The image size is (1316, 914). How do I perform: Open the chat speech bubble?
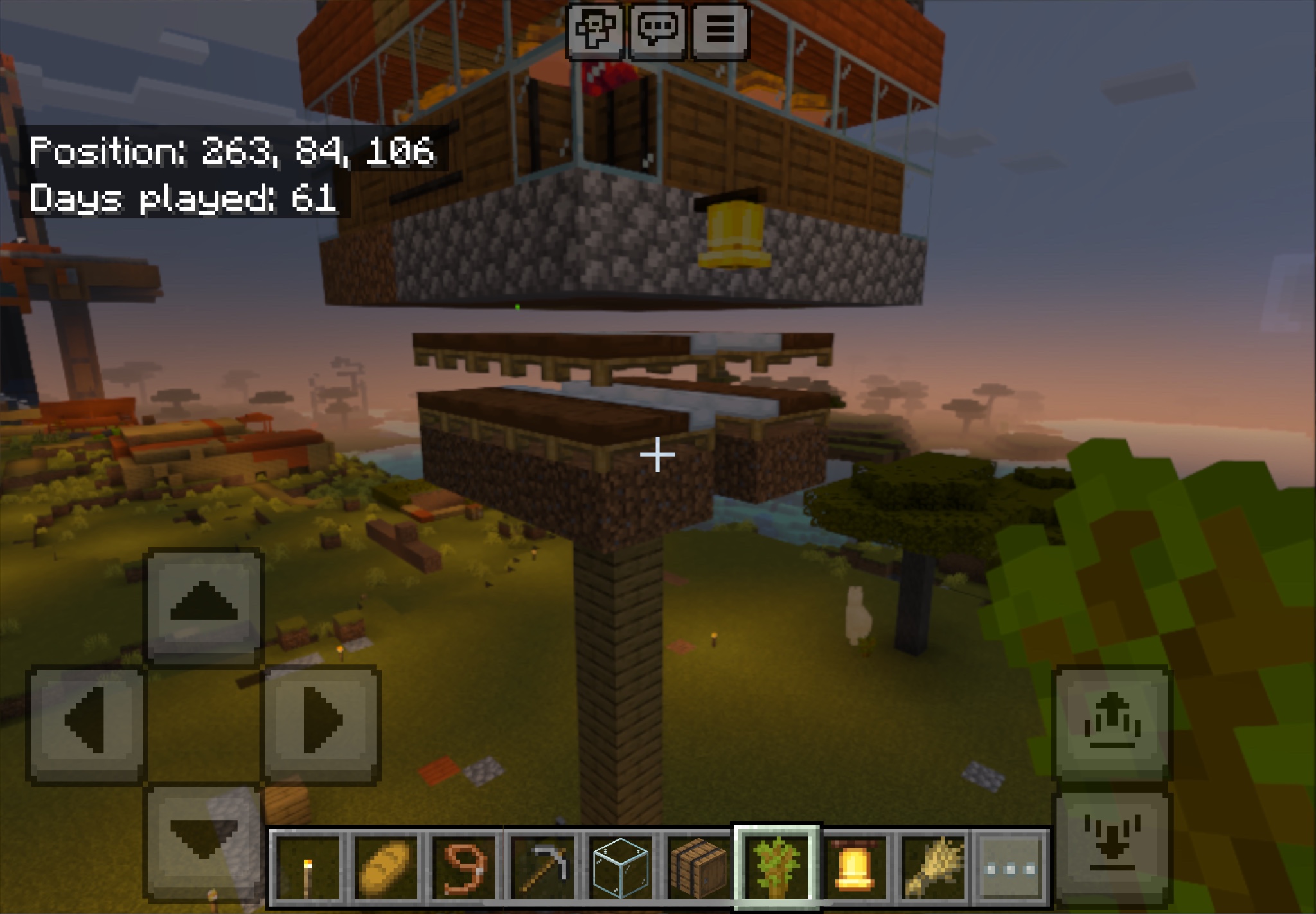pos(657,30)
